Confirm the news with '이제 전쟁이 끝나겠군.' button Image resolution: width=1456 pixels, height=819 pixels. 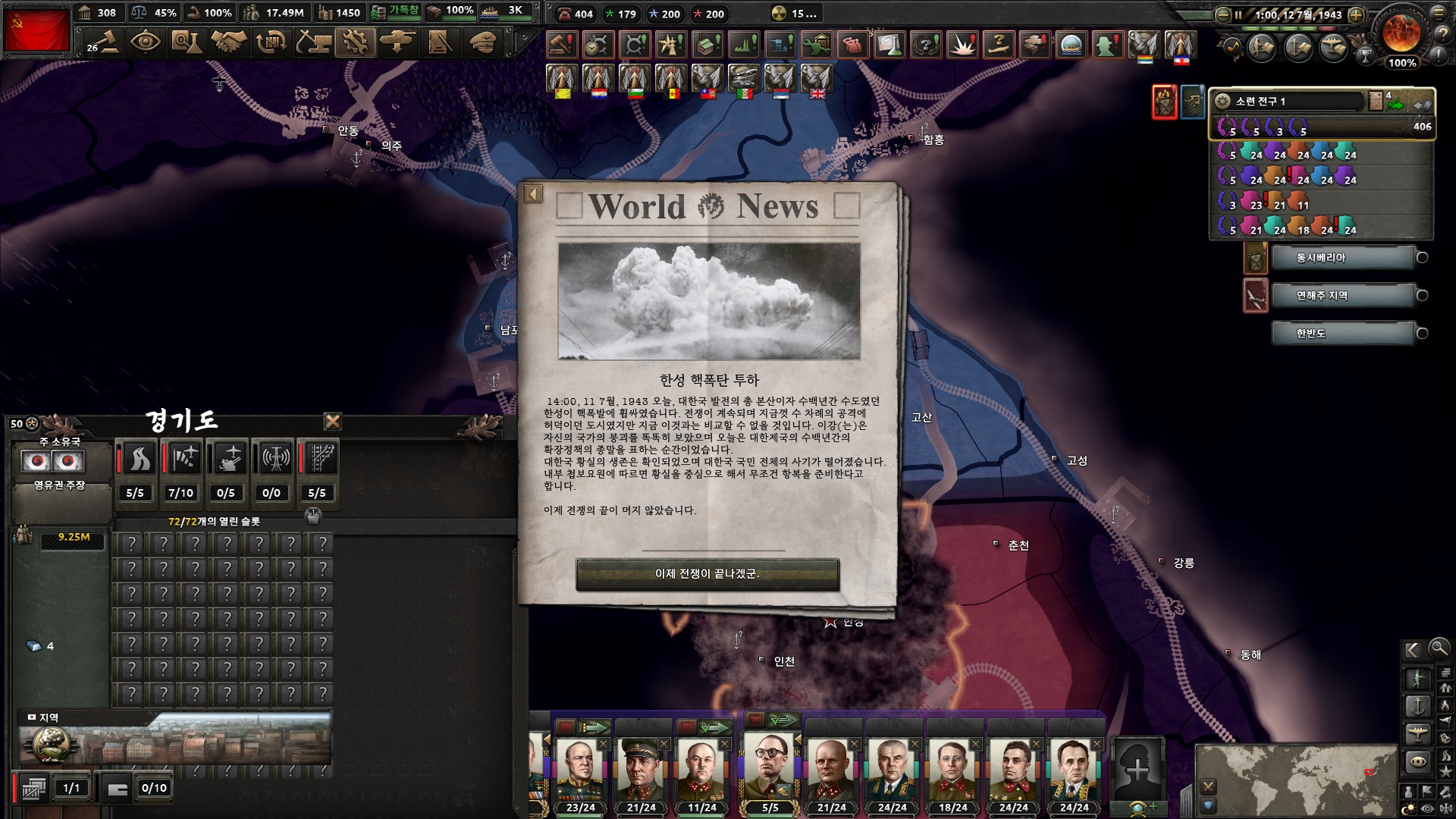(x=708, y=574)
